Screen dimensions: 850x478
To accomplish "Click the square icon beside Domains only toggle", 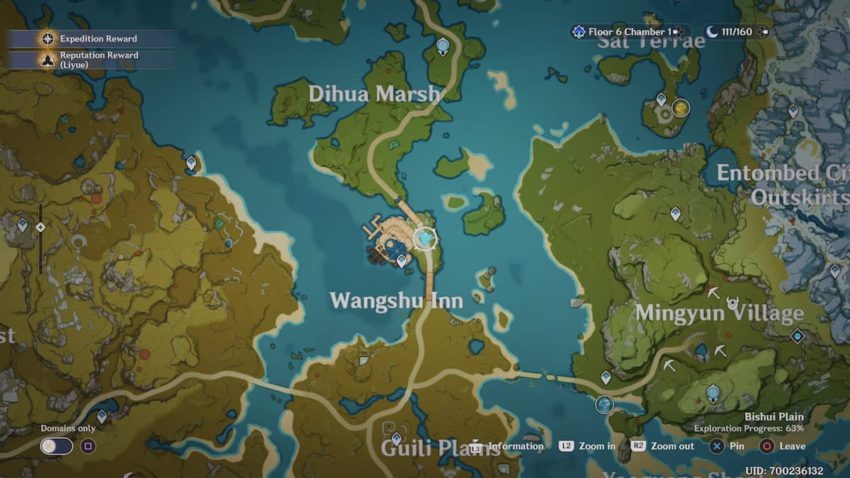I will tap(88, 446).
